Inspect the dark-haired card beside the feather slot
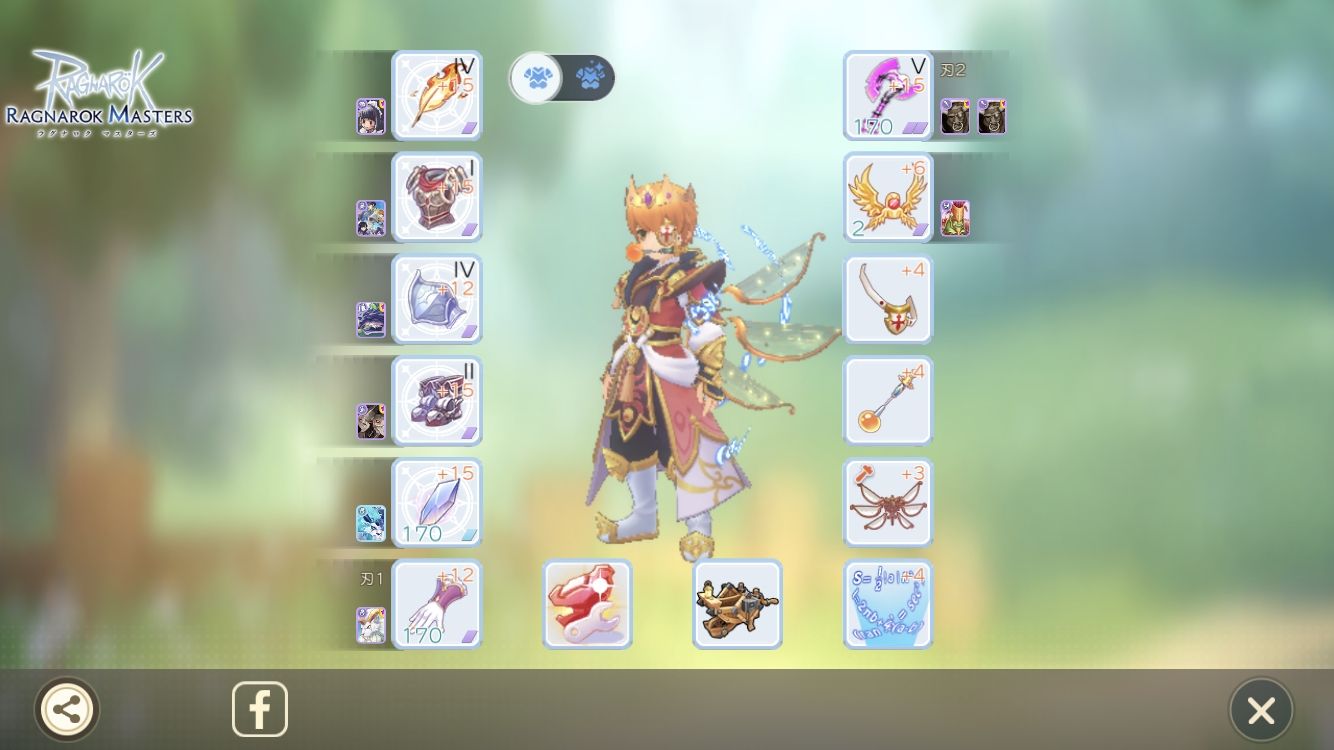Image resolution: width=1334 pixels, height=750 pixels. pos(371,116)
